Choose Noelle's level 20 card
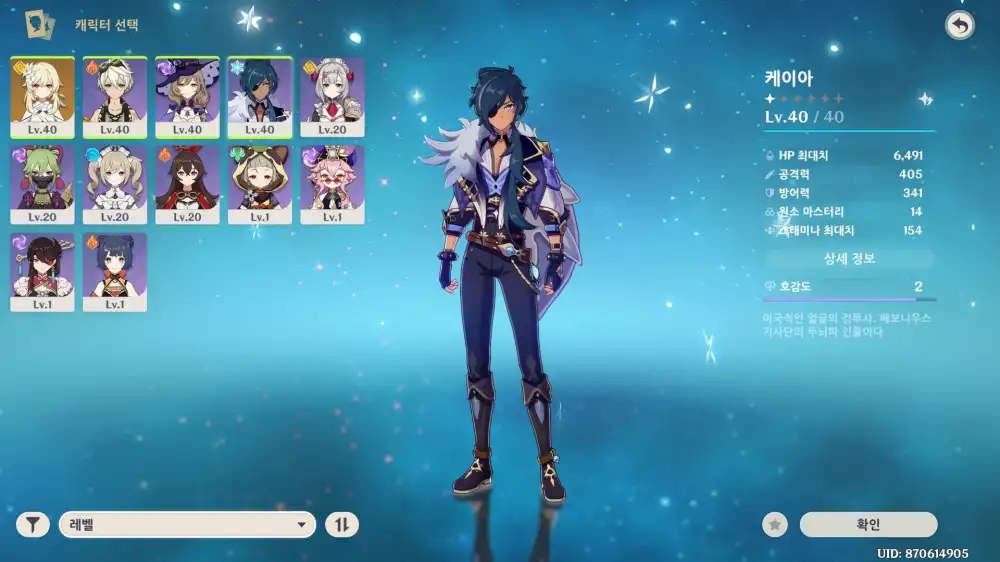 point(332,96)
